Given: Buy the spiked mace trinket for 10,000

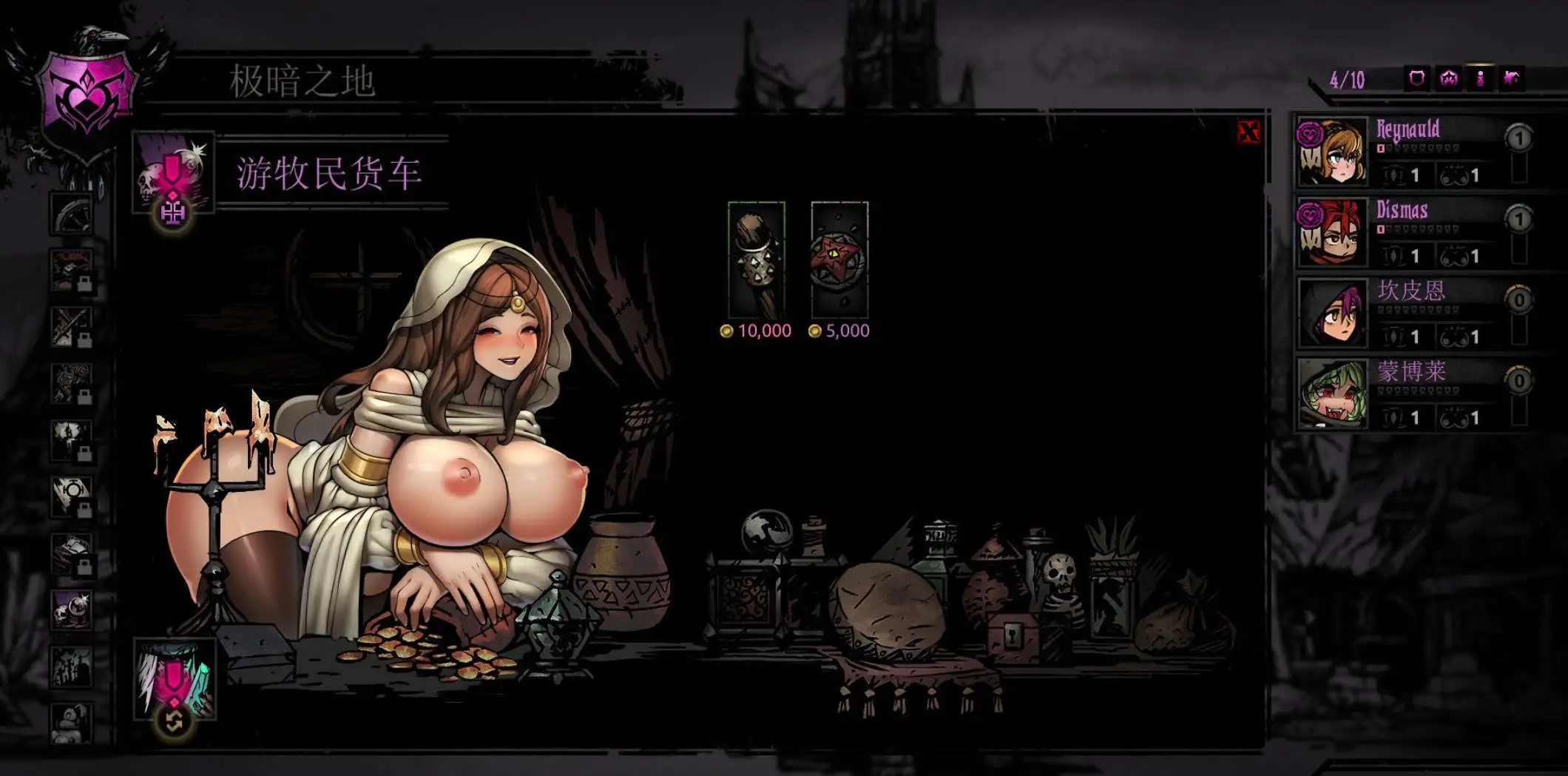Looking at the screenshot, I should pyautogui.click(x=756, y=260).
